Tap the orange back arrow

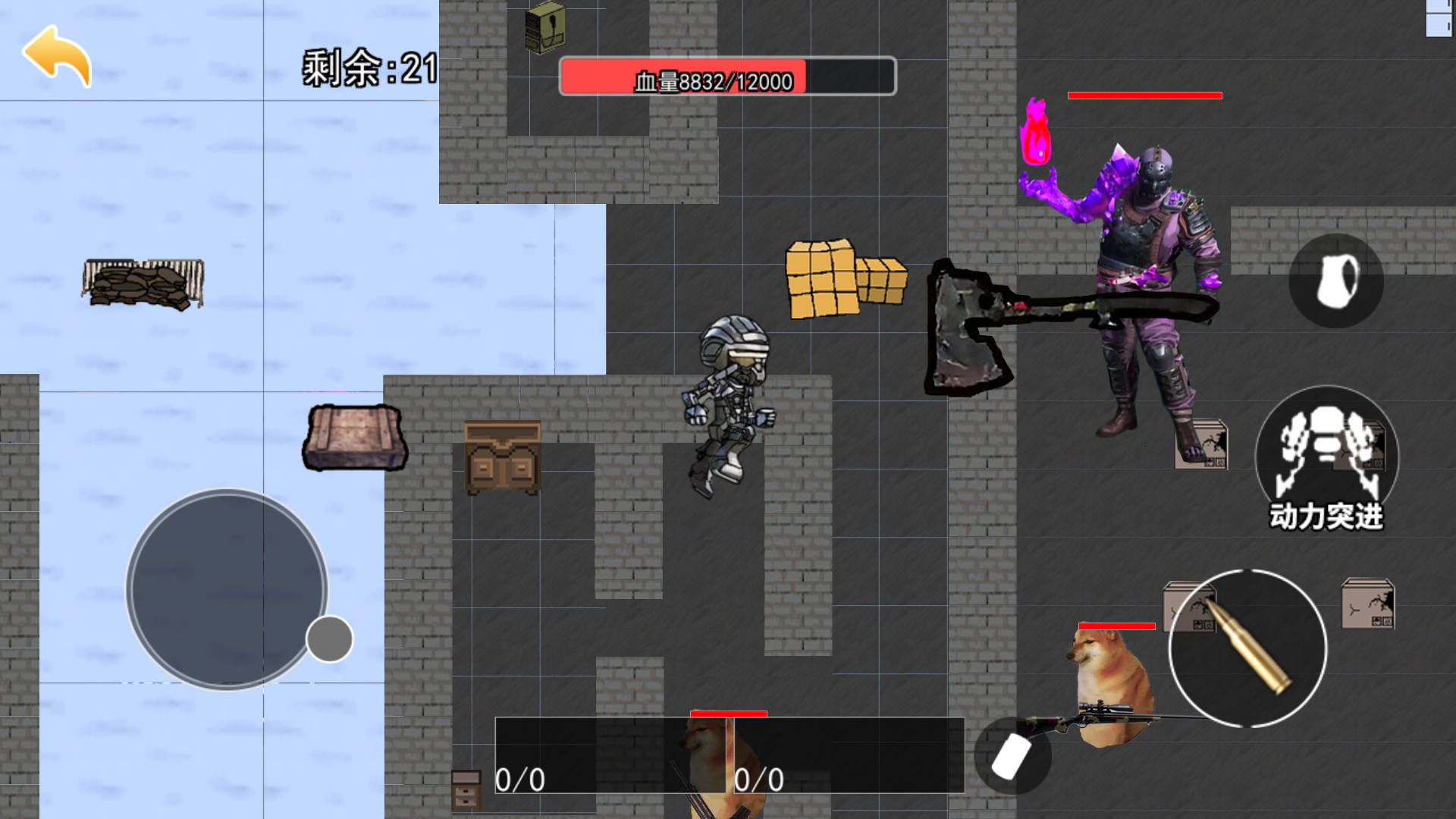click(x=58, y=56)
